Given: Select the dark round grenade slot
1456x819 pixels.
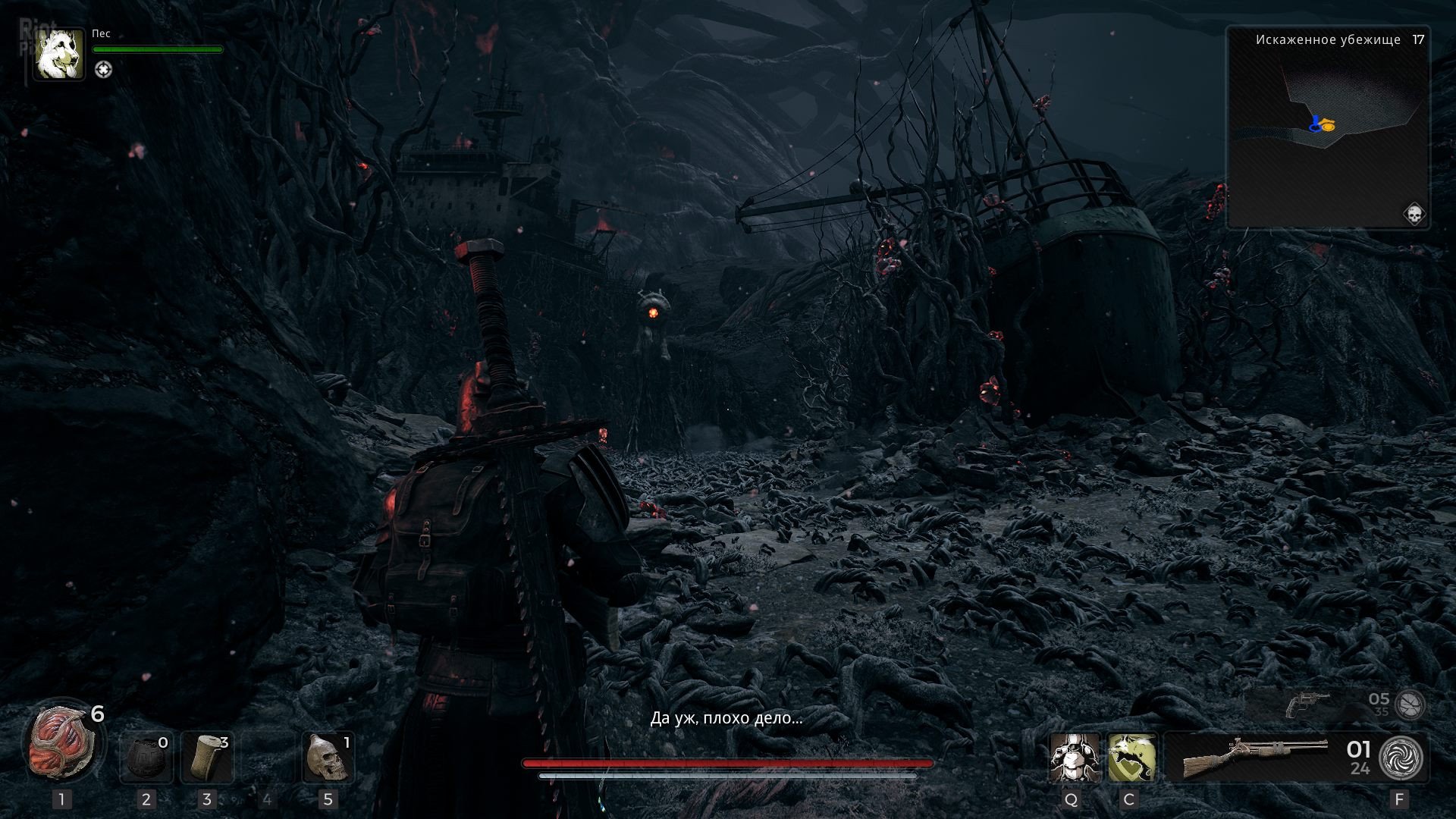Looking at the screenshot, I should pyautogui.click(x=146, y=757).
